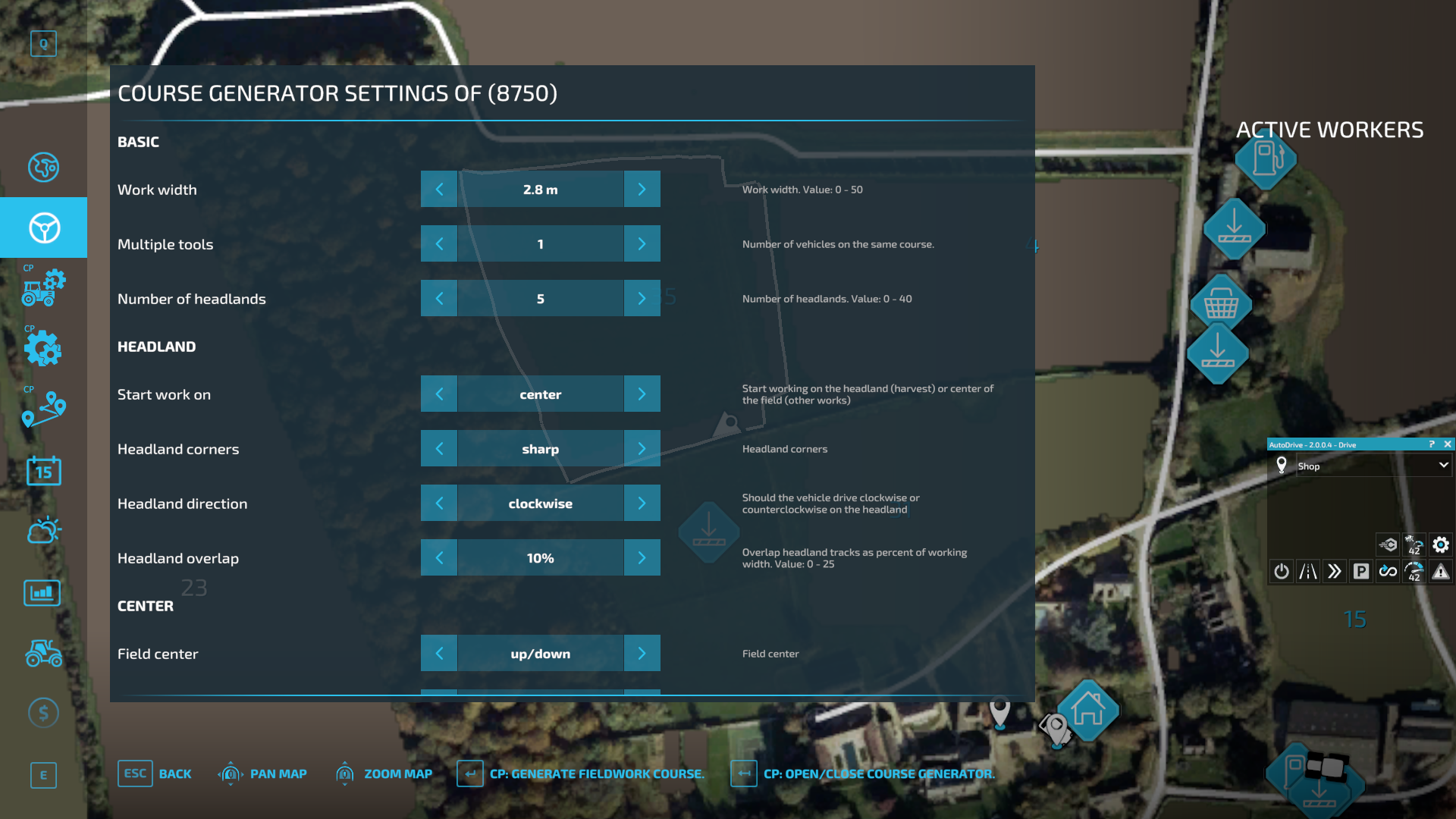
Task: Open the in-game calendar panel
Action: pyautogui.click(x=43, y=471)
